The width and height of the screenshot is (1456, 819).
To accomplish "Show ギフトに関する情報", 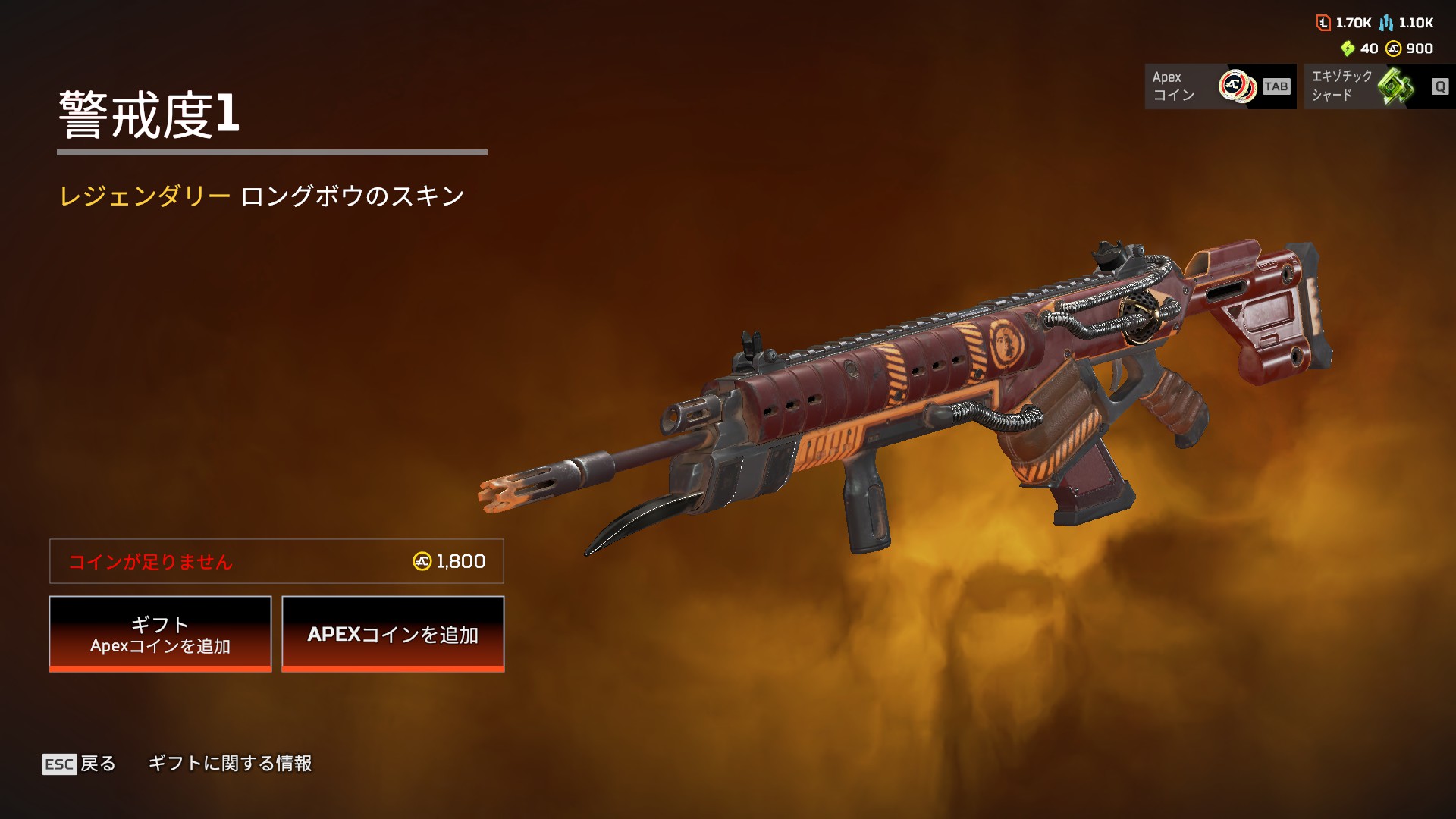I will click(x=230, y=764).
